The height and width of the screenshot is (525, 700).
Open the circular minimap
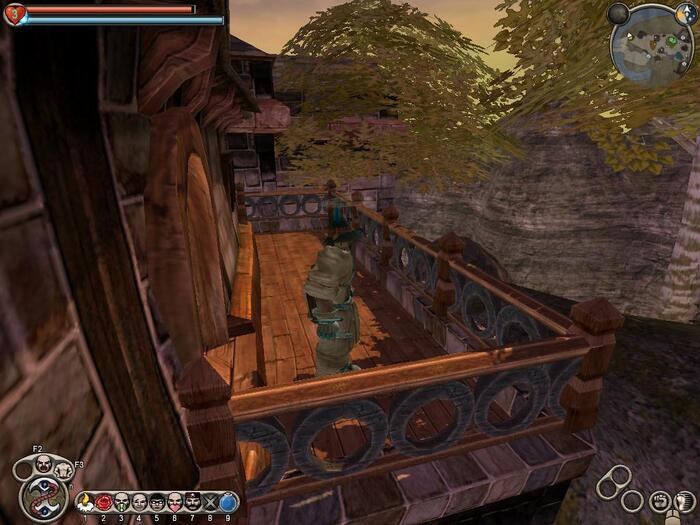pyautogui.click(x=652, y=42)
